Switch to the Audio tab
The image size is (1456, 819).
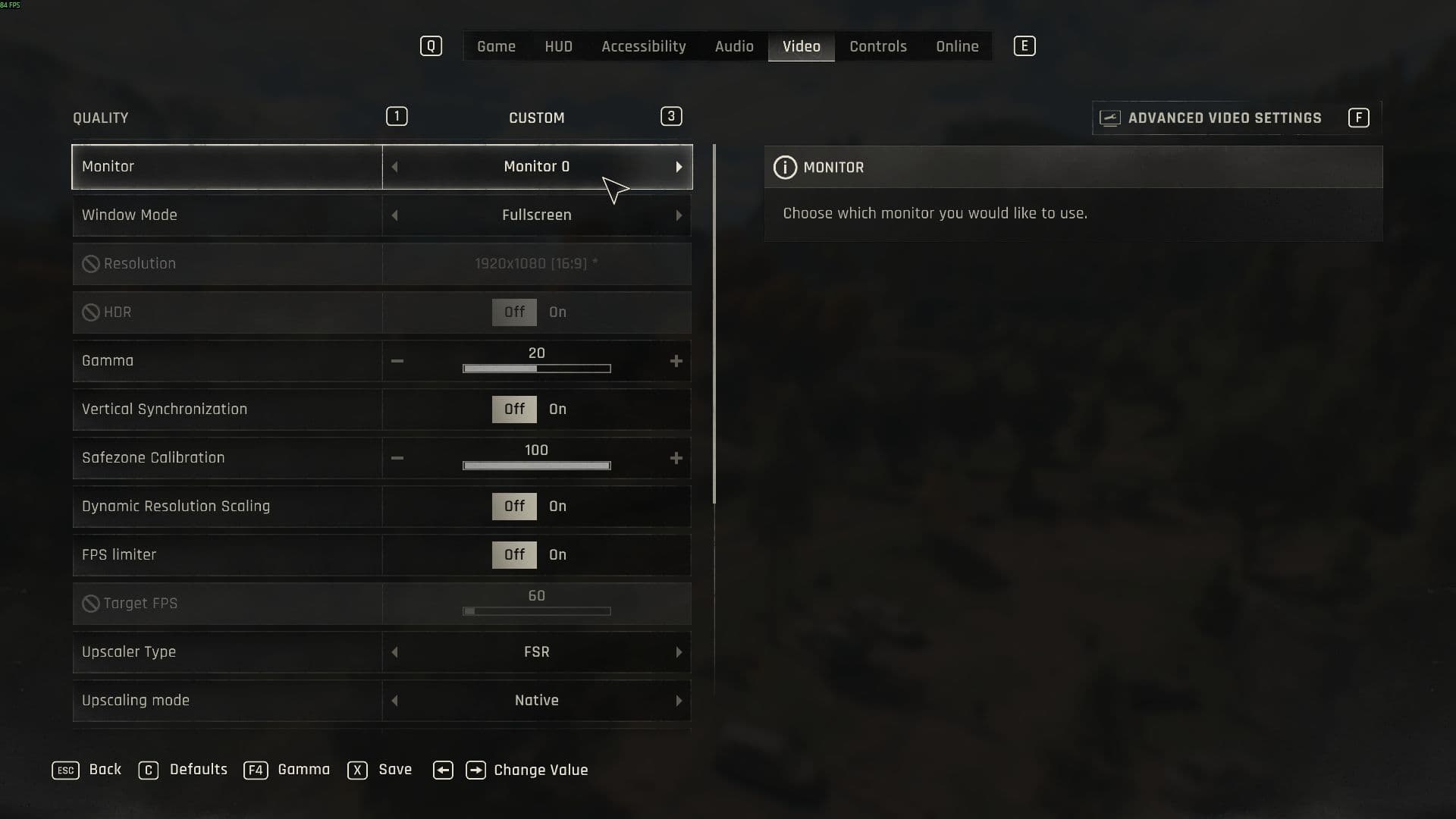pos(733,45)
